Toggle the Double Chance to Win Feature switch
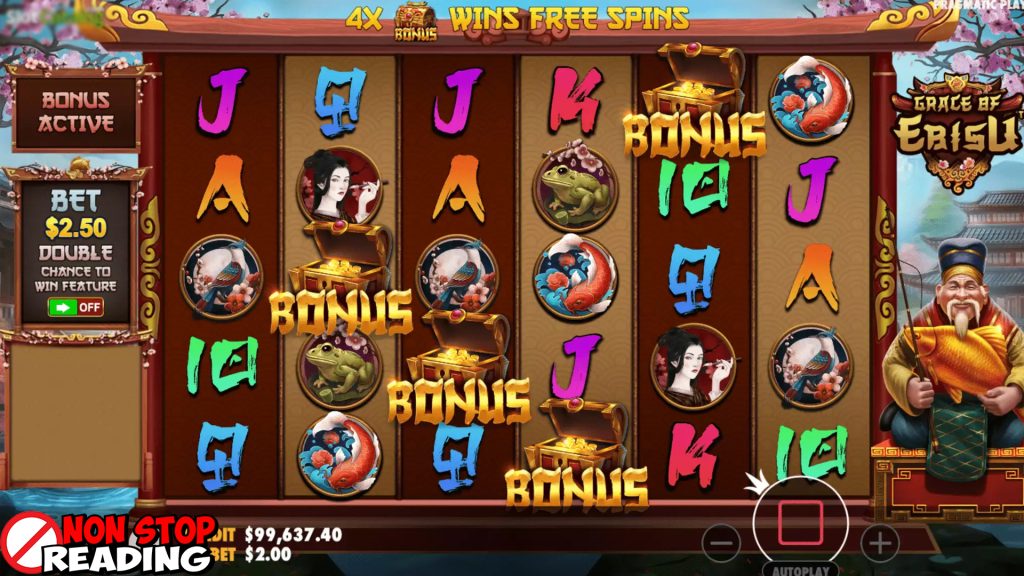The image size is (1024, 576). [76, 307]
